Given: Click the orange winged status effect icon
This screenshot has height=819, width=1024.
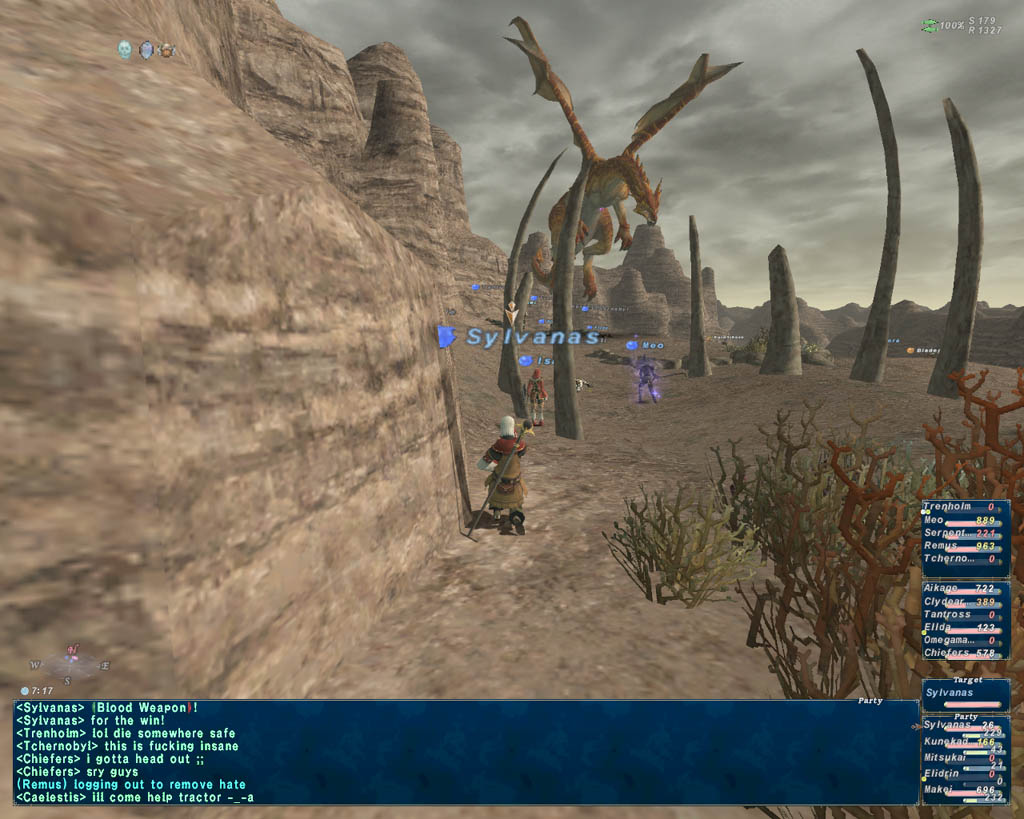Looking at the screenshot, I should 166,49.
